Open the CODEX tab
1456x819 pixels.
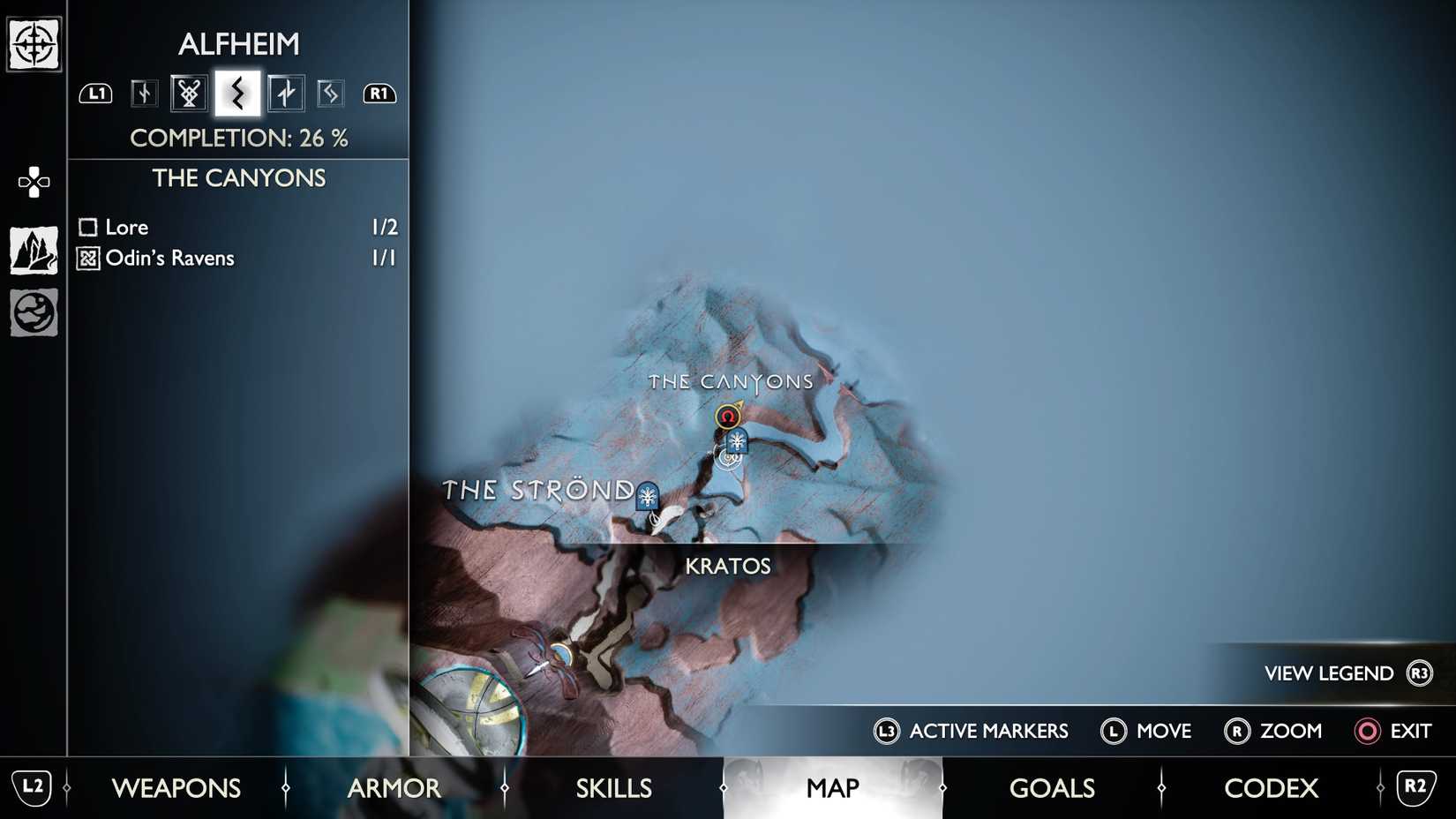[1271, 787]
